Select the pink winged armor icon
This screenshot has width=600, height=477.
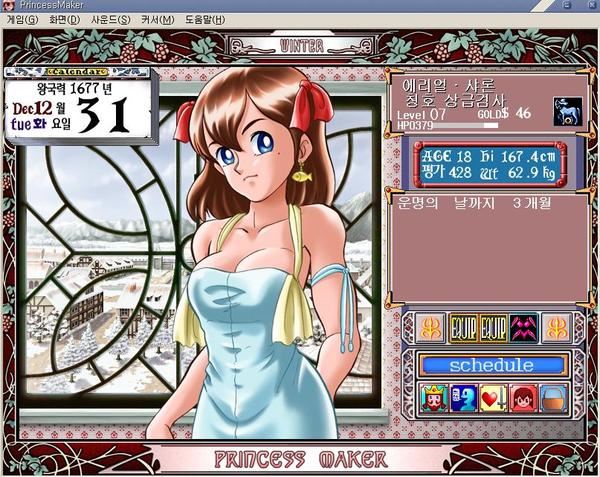click(x=523, y=328)
